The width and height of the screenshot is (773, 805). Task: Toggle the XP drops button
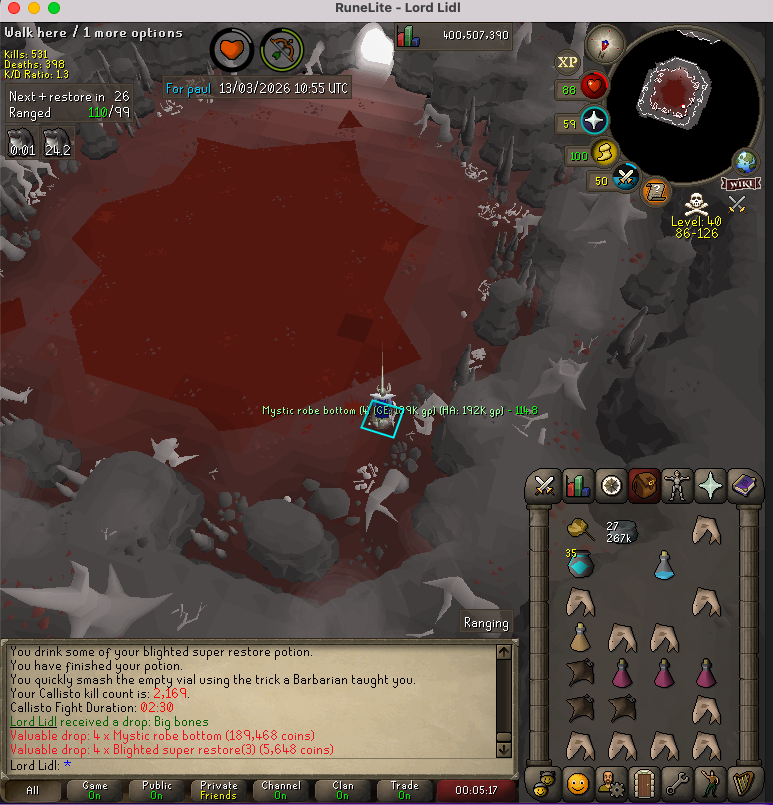[568, 62]
